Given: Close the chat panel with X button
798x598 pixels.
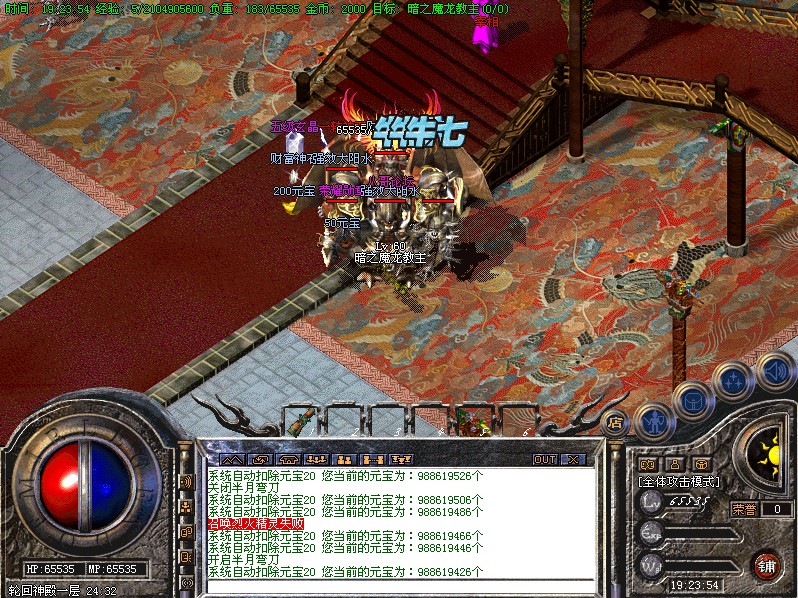Looking at the screenshot, I should point(573,459).
